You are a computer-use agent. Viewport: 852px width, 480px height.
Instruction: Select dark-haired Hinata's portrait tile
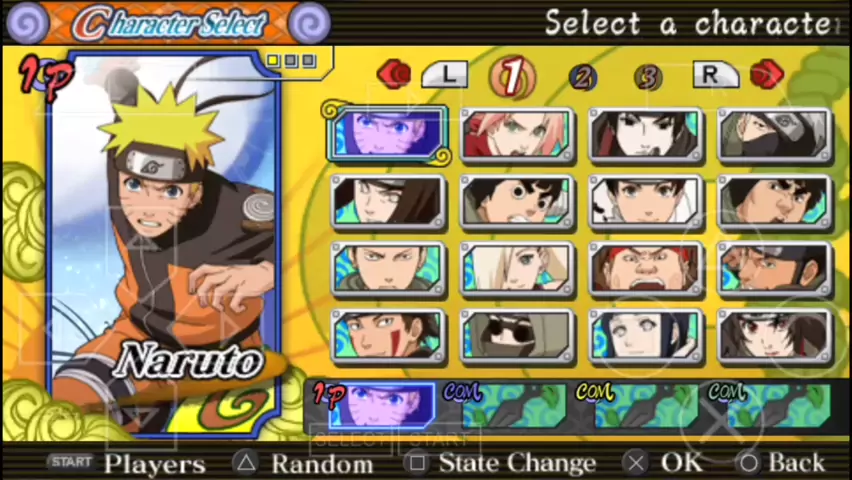click(x=646, y=337)
